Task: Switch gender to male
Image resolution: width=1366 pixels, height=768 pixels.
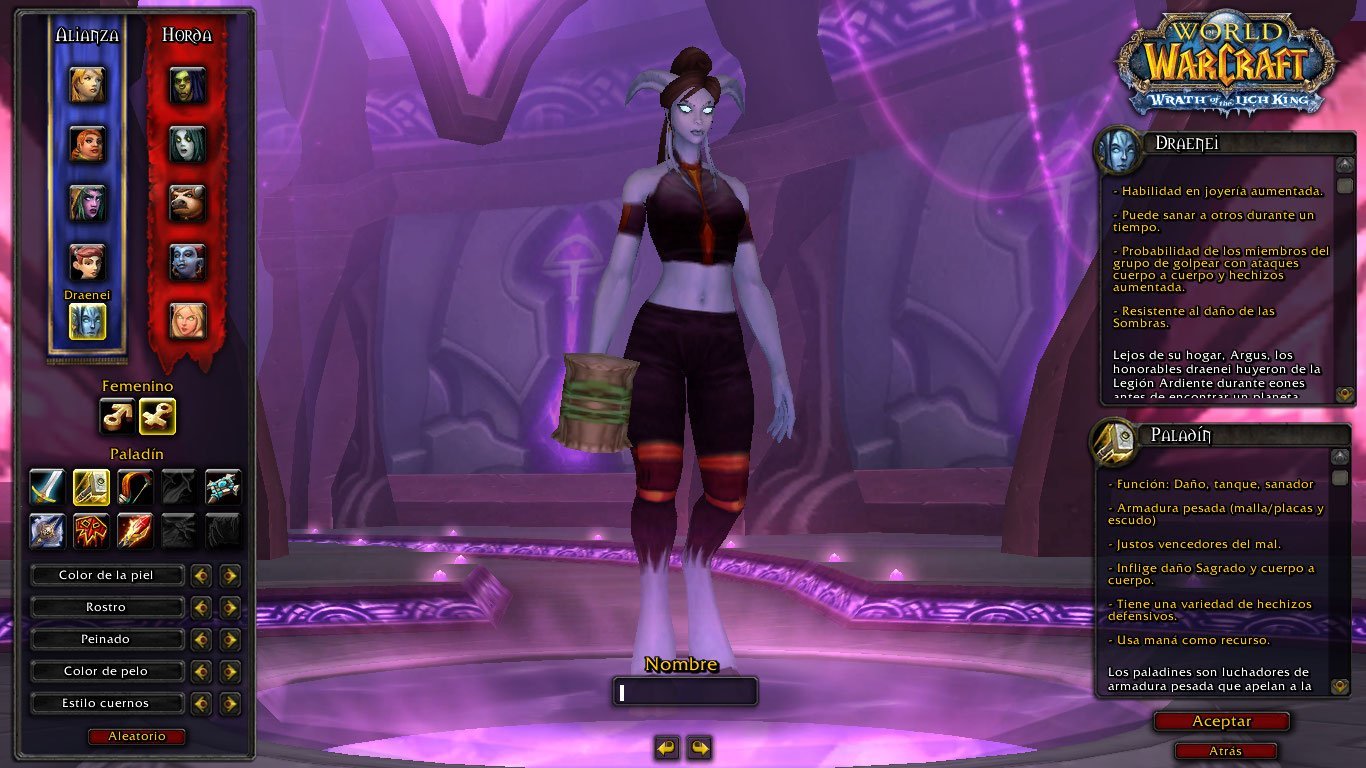Action: point(117,416)
